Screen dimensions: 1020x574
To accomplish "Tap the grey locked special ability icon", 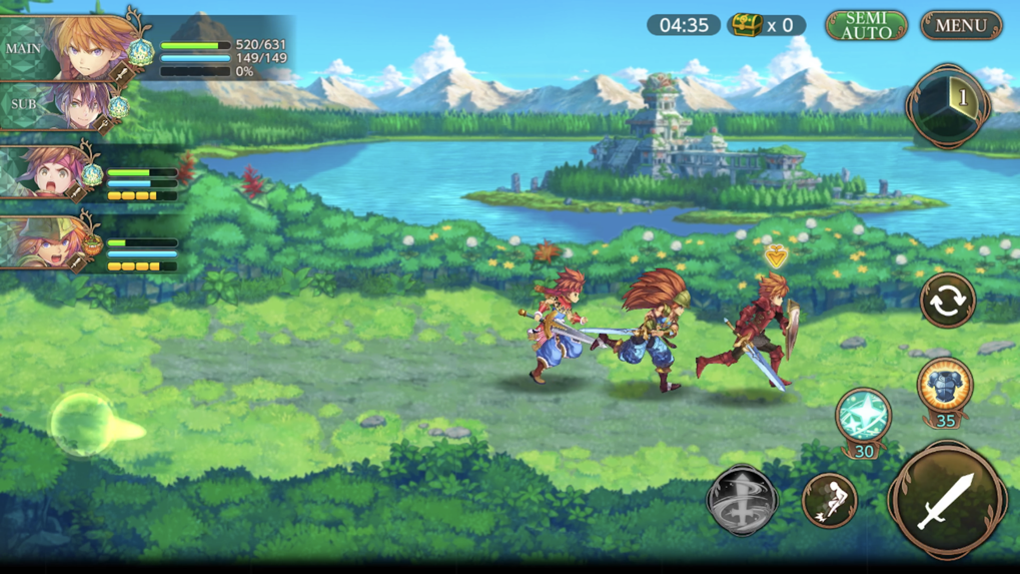I will [742, 499].
